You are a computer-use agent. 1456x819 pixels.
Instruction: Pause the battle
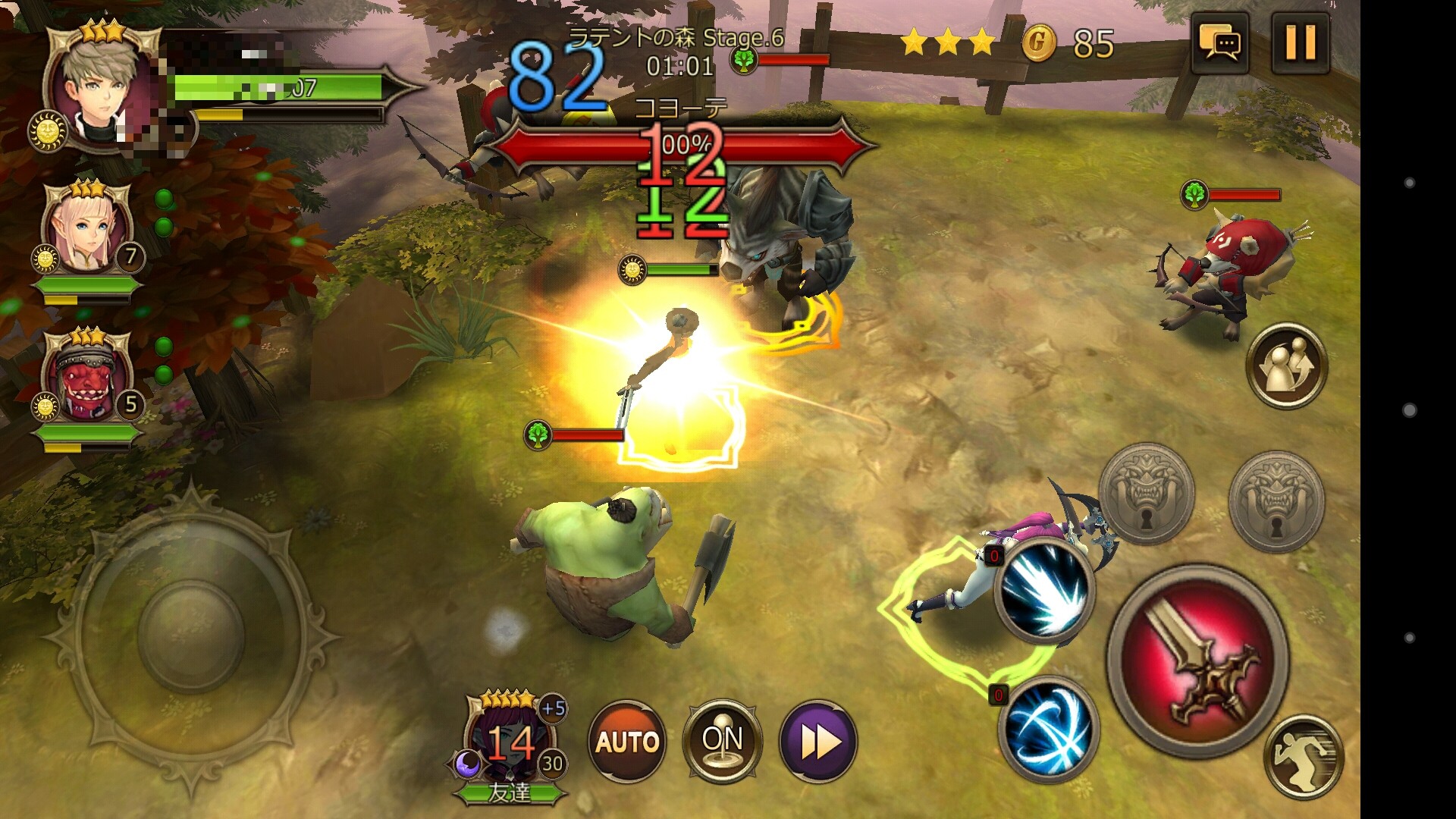pos(1300,42)
